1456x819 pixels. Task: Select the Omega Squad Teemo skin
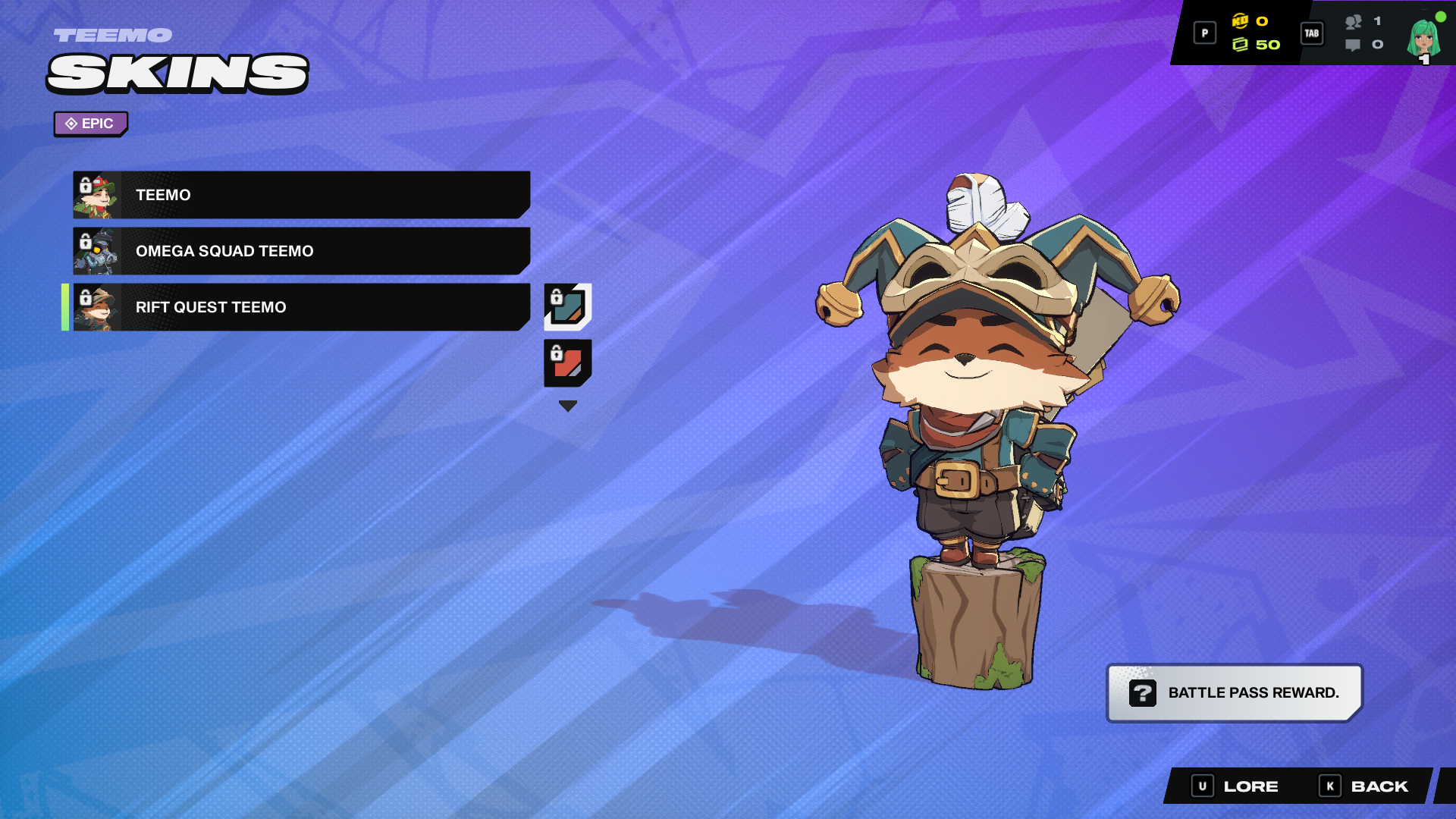point(303,250)
